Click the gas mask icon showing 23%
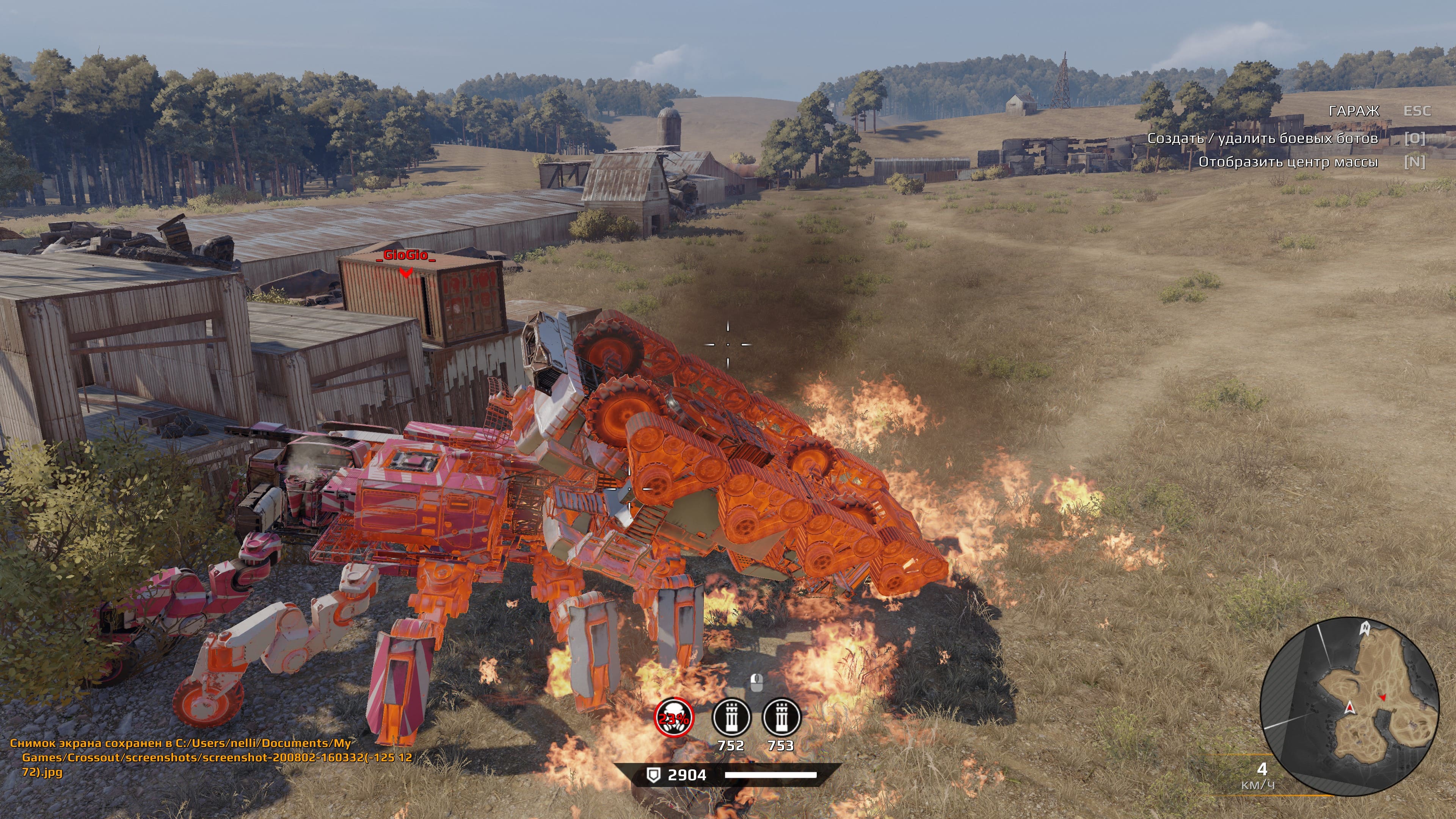The height and width of the screenshot is (819, 1456). click(674, 718)
